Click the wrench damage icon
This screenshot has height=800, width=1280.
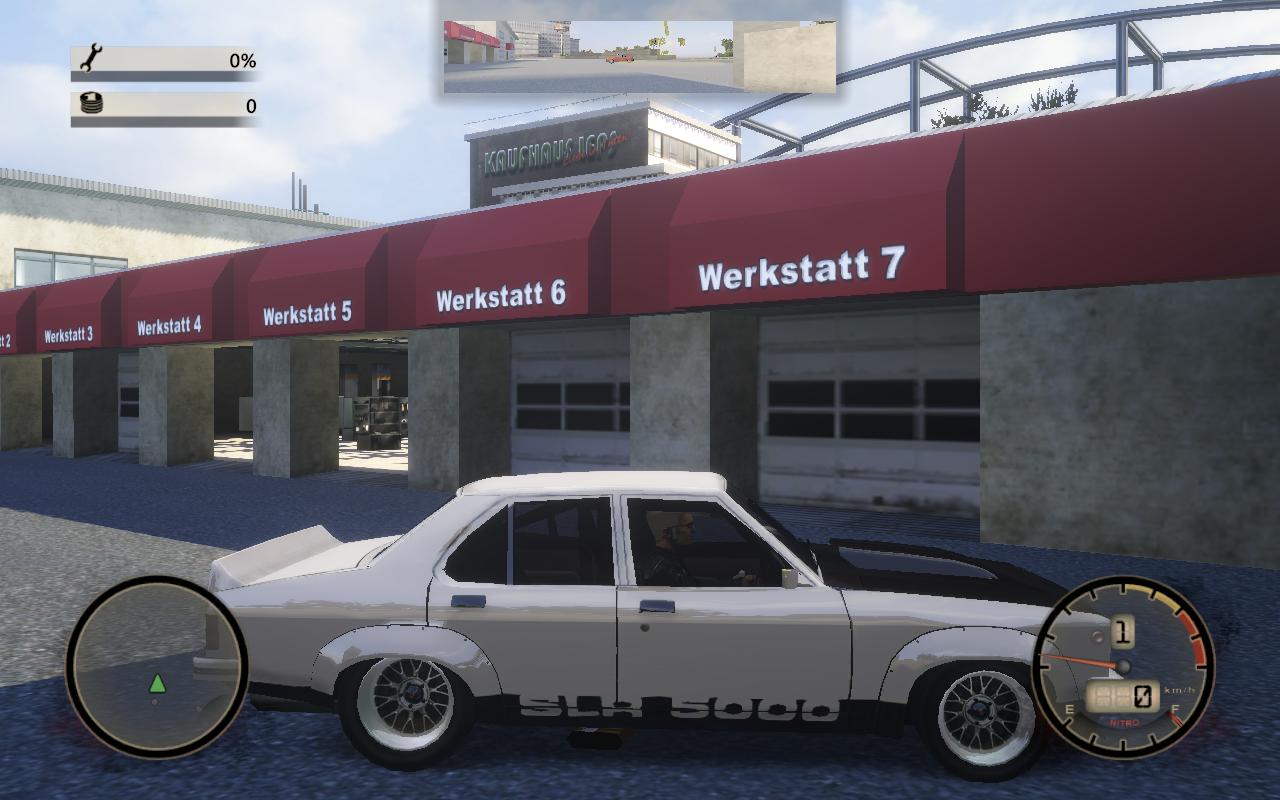pyautogui.click(x=89, y=58)
